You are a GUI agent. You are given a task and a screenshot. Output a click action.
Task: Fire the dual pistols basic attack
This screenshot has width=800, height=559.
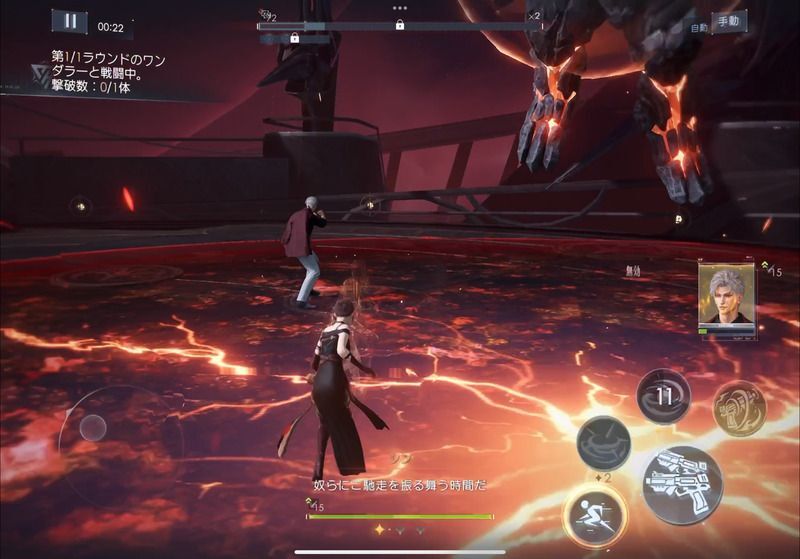tap(682, 485)
